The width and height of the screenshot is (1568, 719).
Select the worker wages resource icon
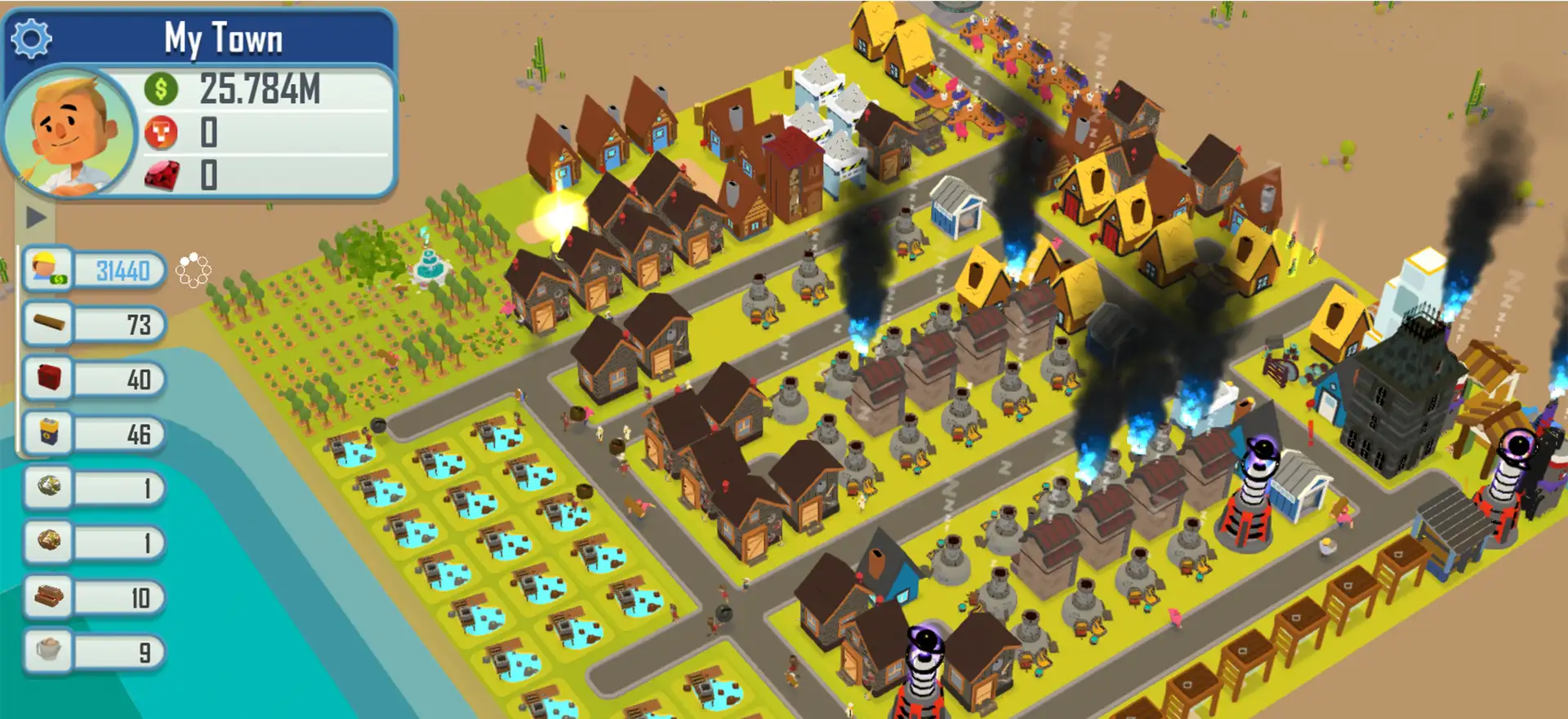[47, 269]
